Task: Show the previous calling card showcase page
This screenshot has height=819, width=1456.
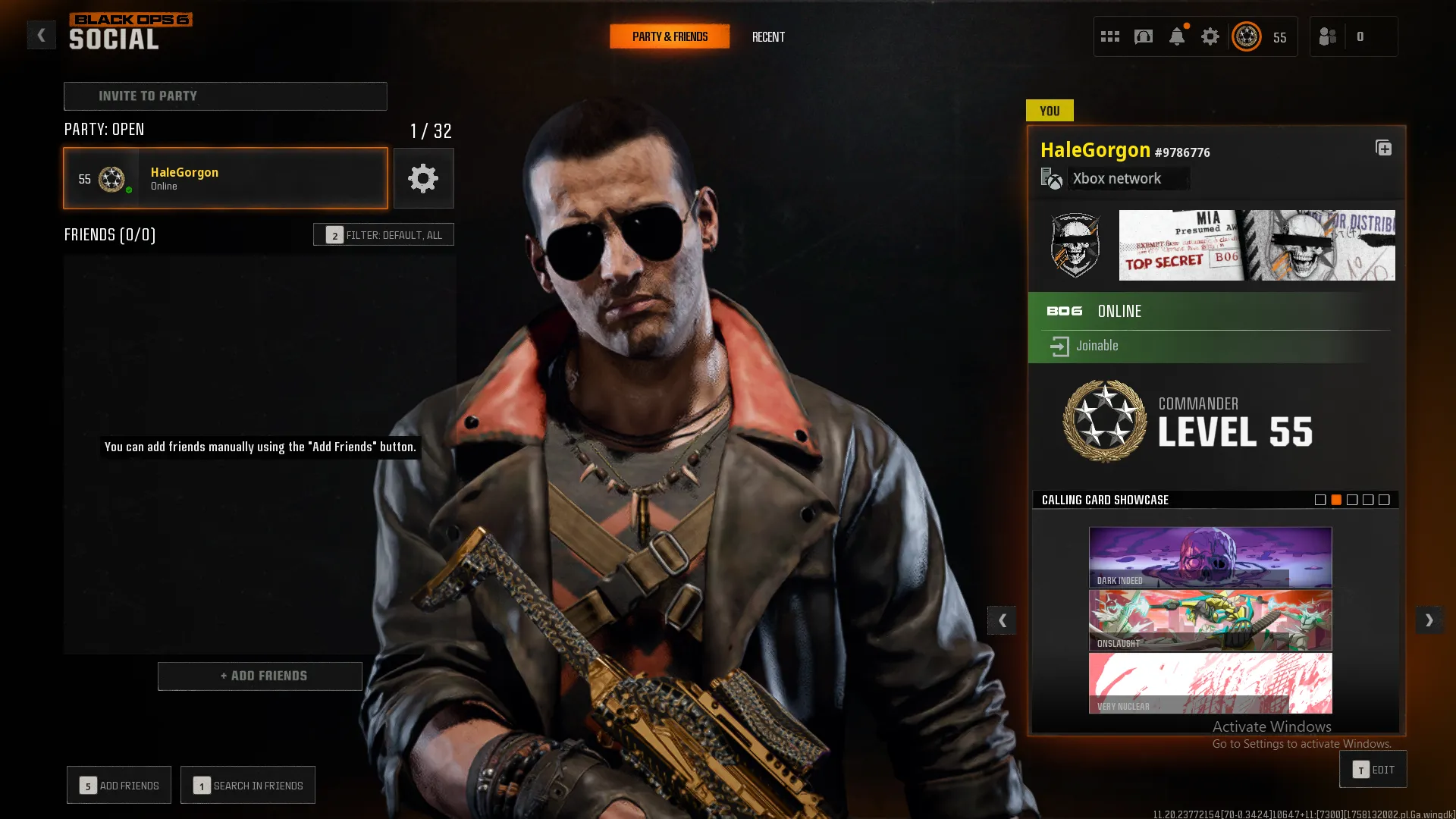Action: click(1002, 620)
